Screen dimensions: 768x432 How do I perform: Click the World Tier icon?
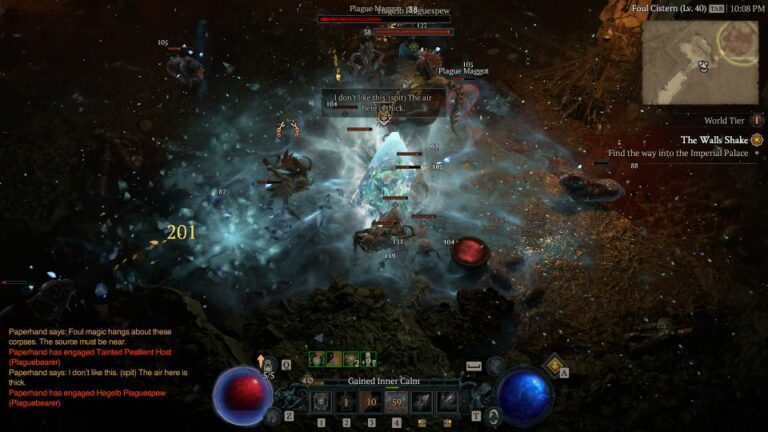coord(756,121)
